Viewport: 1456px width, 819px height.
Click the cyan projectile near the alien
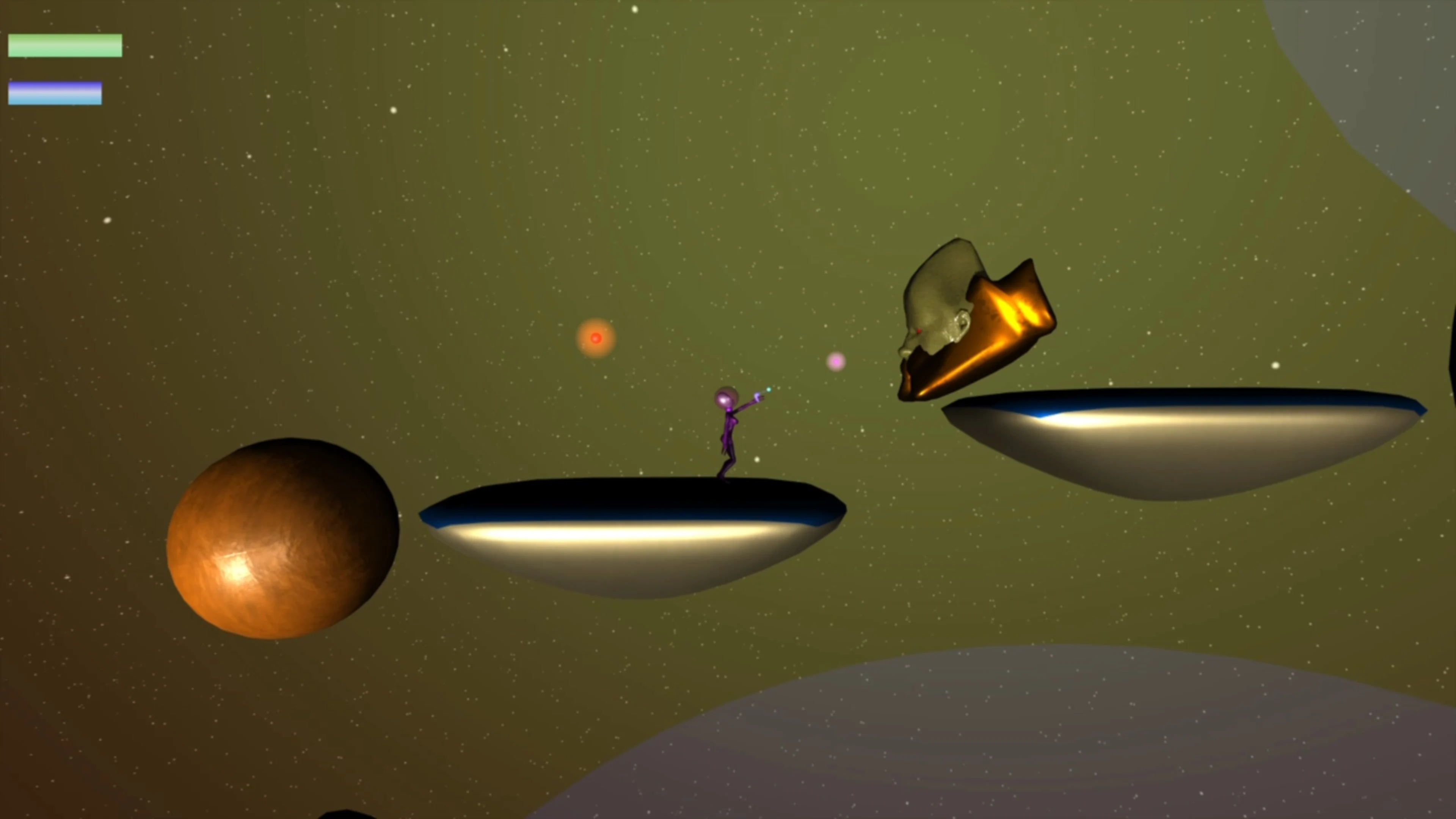click(769, 390)
